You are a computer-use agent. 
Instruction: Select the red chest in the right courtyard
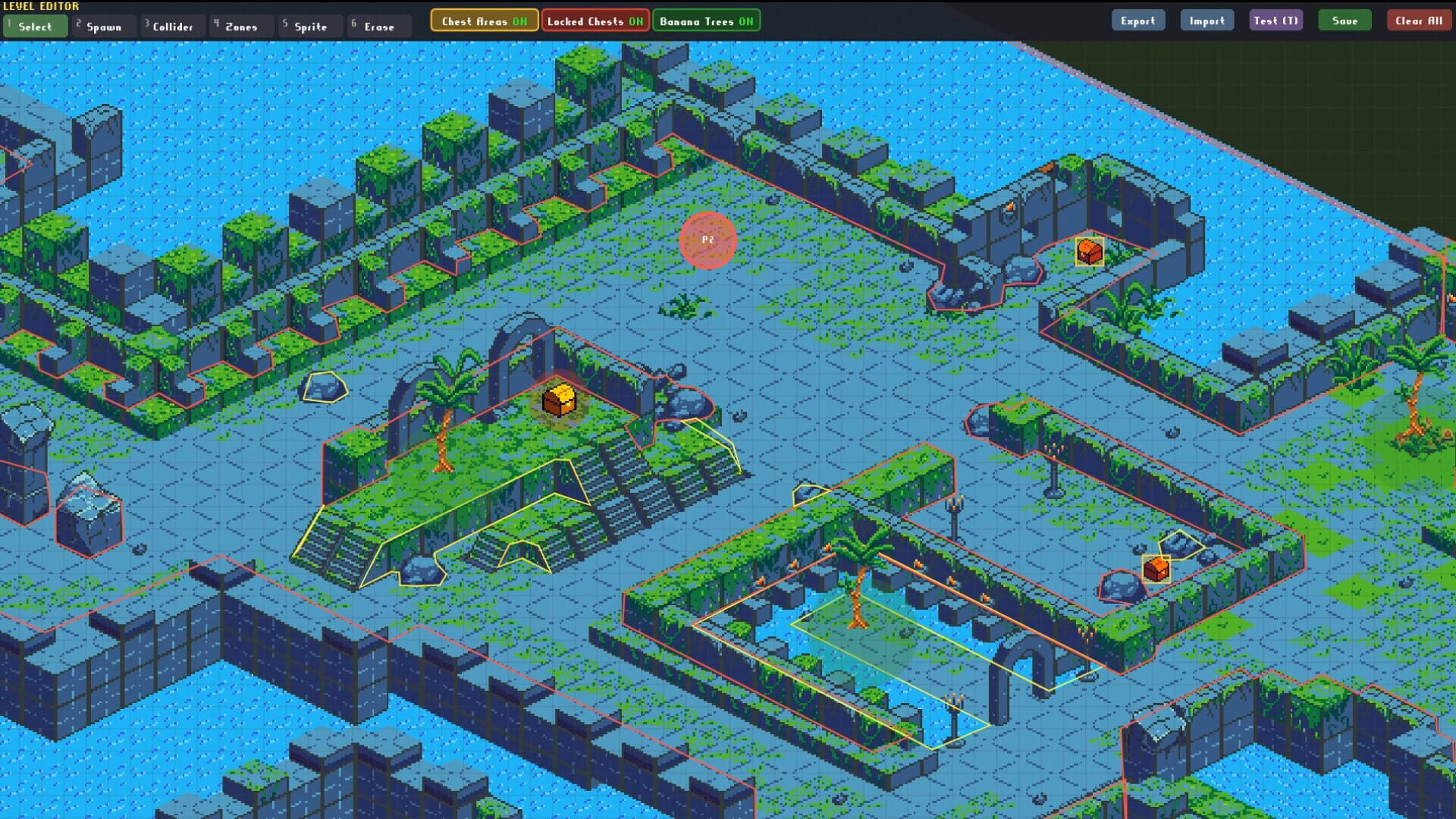pyautogui.click(x=1156, y=568)
